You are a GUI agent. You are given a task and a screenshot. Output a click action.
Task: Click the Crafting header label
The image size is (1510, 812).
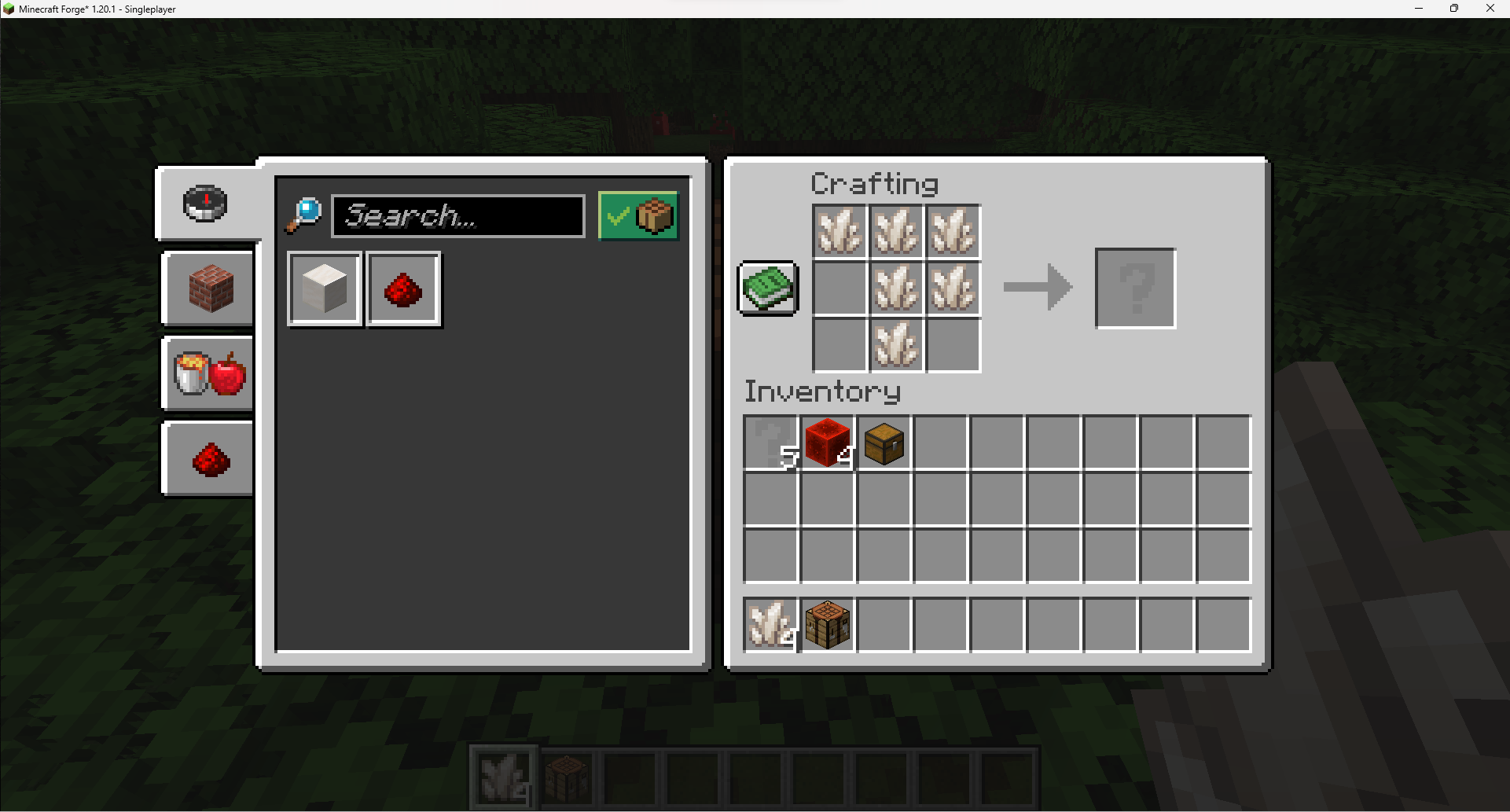[x=874, y=183]
